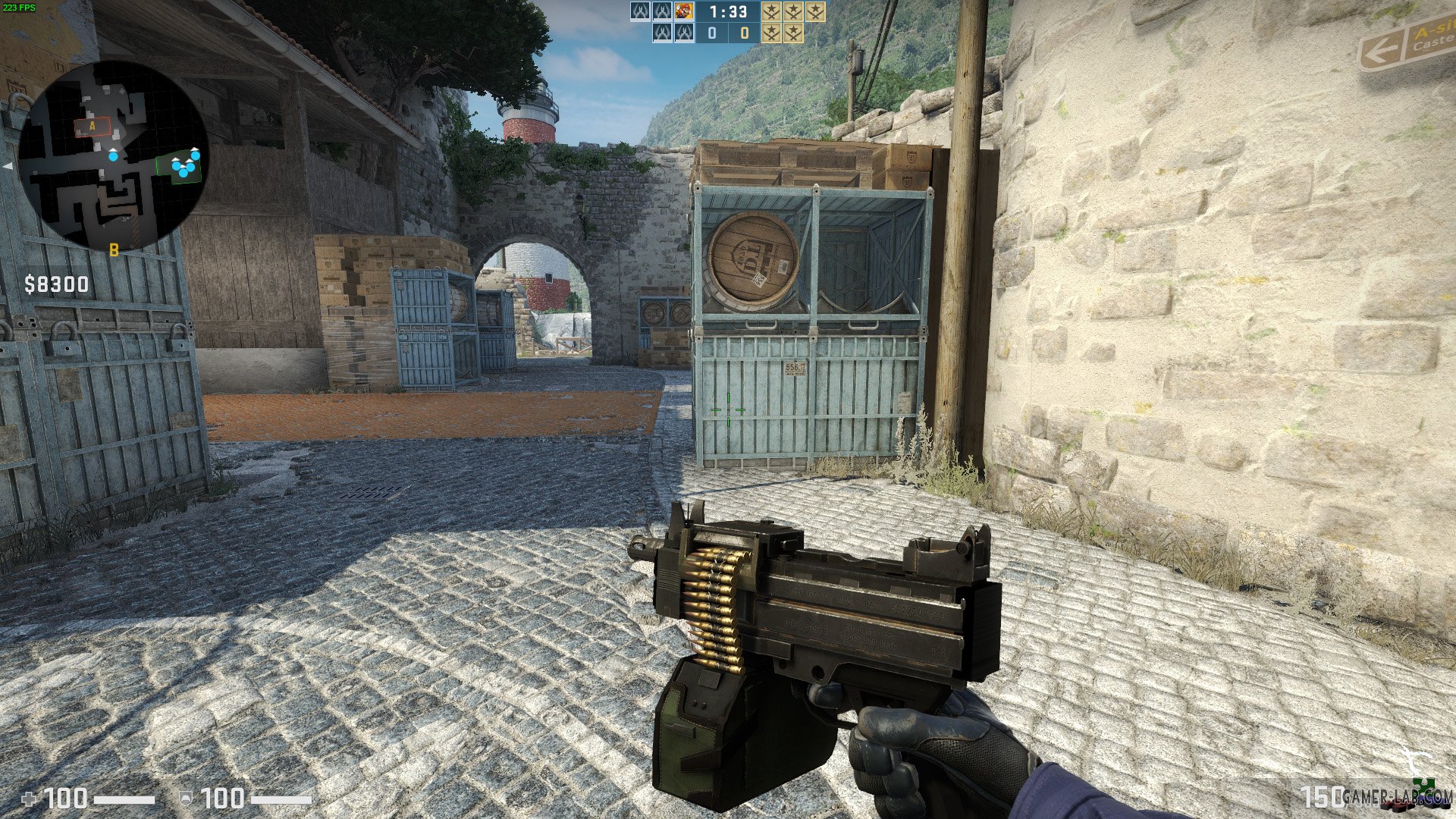Click the T score showing 0
Viewport: 1456px width, 819px height.
(745, 33)
